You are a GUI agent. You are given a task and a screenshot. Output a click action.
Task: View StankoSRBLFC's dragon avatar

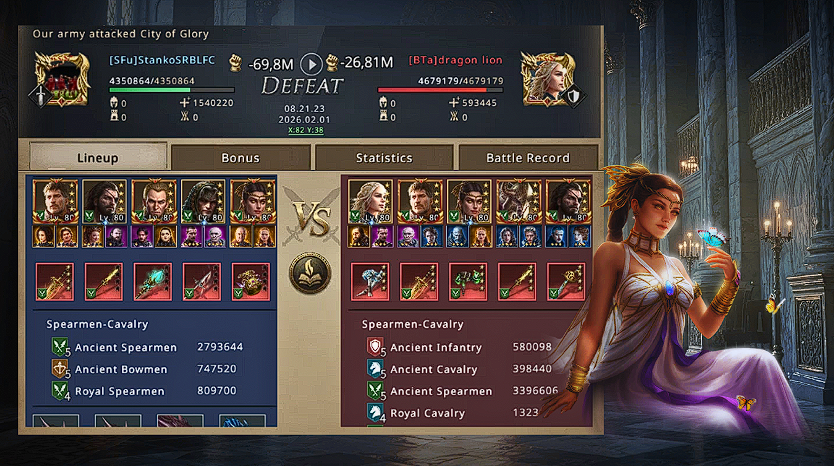pos(62,78)
